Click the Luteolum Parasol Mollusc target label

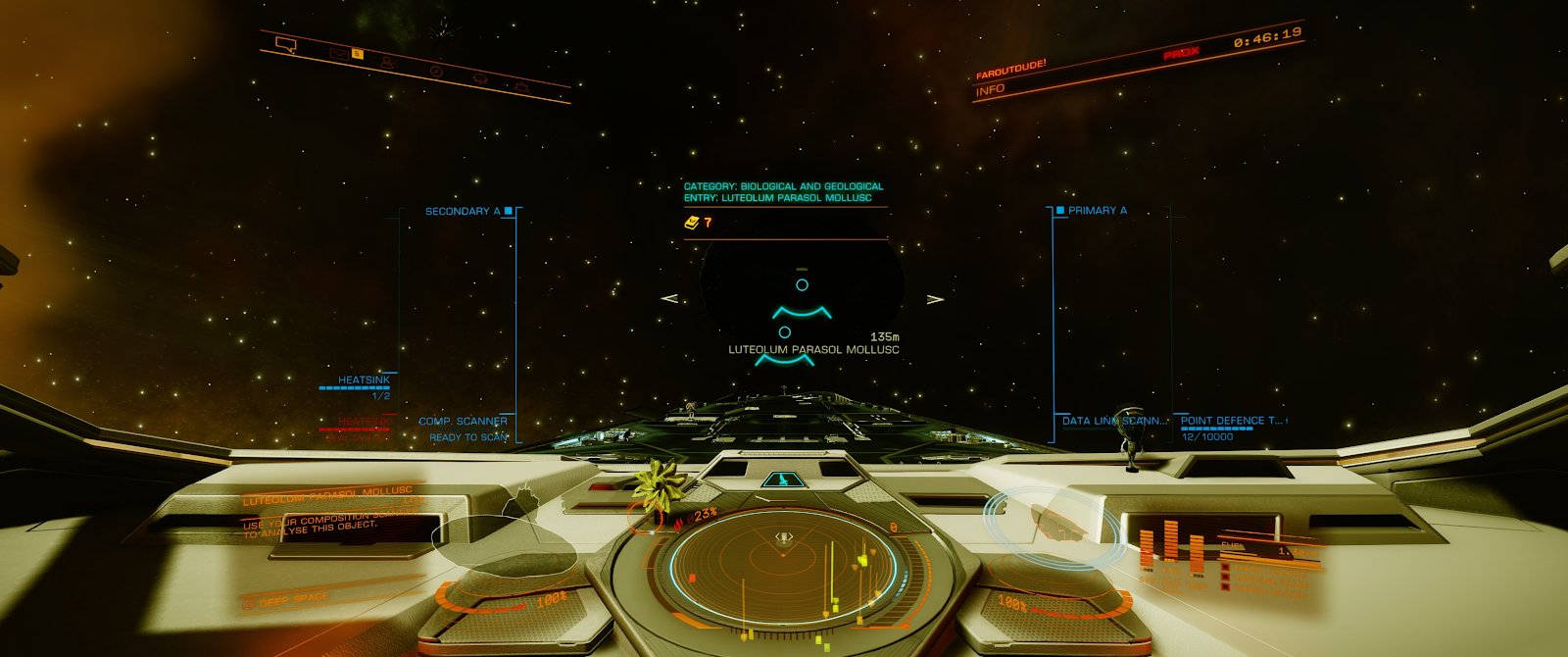click(813, 349)
